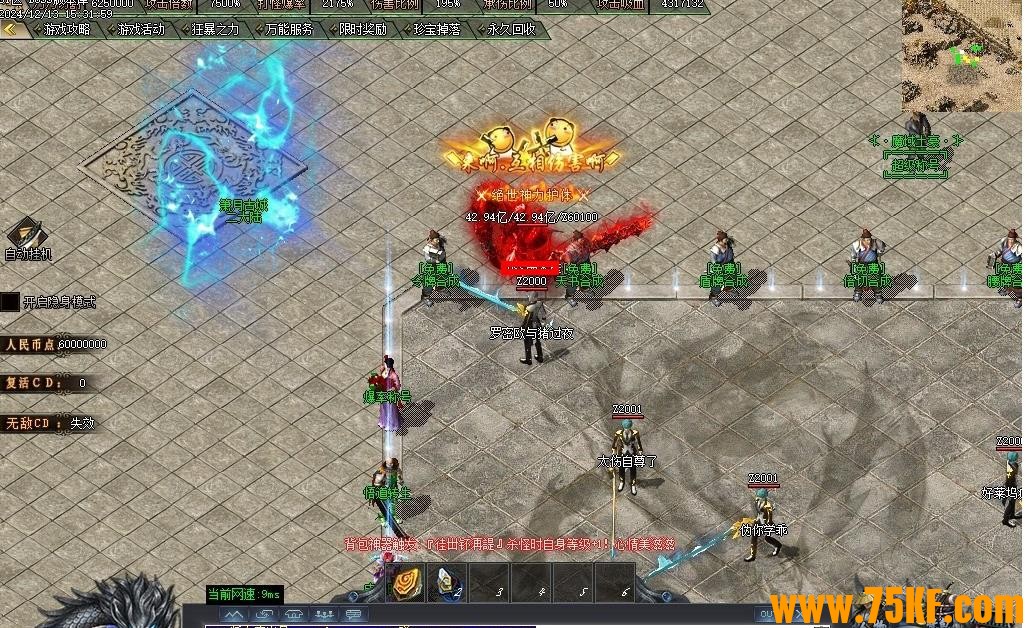
Task: Select the 狂暴之力 menu tab
Action: click(x=215, y=30)
